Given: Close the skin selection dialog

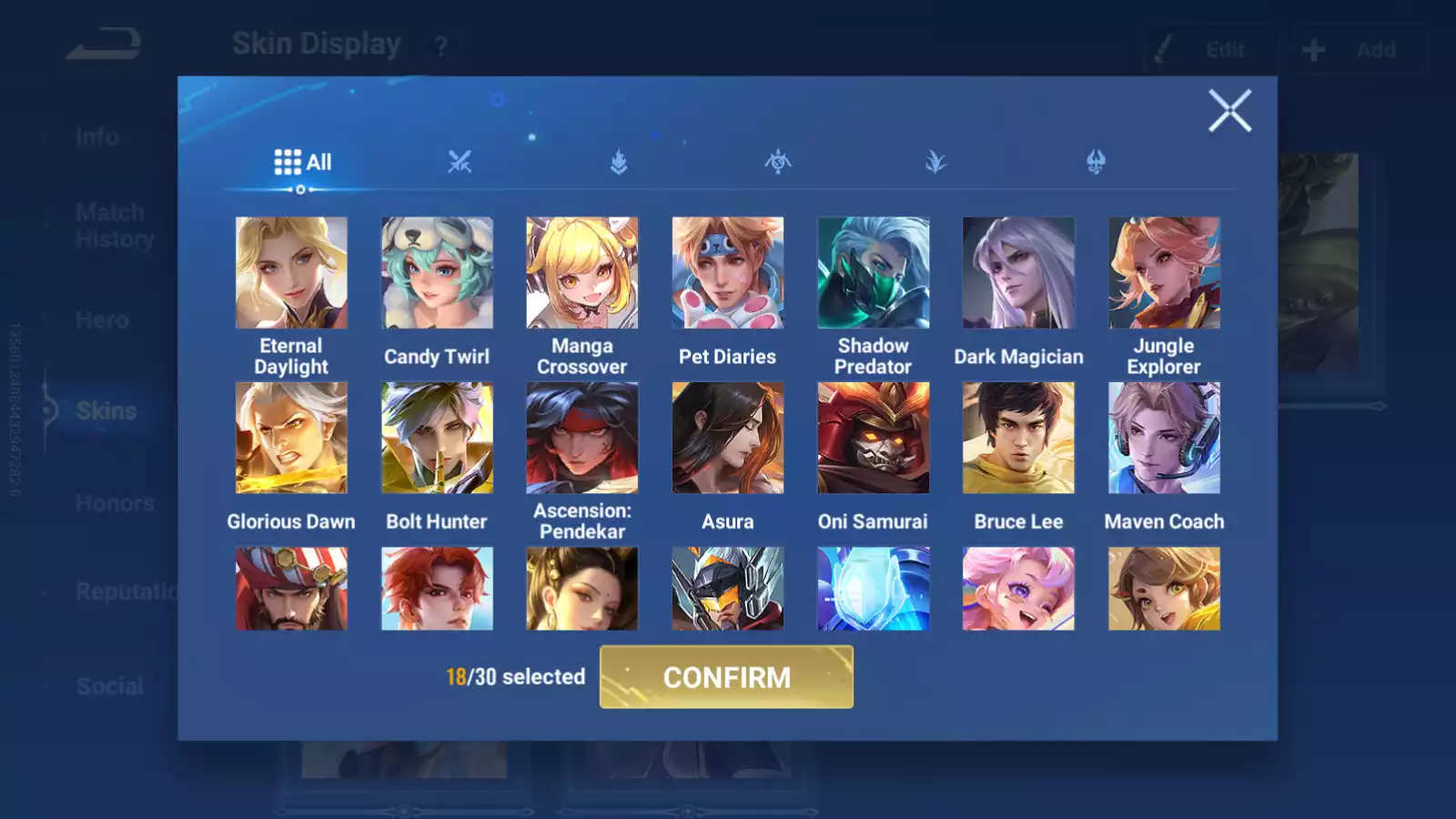Looking at the screenshot, I should point(1229,111).
